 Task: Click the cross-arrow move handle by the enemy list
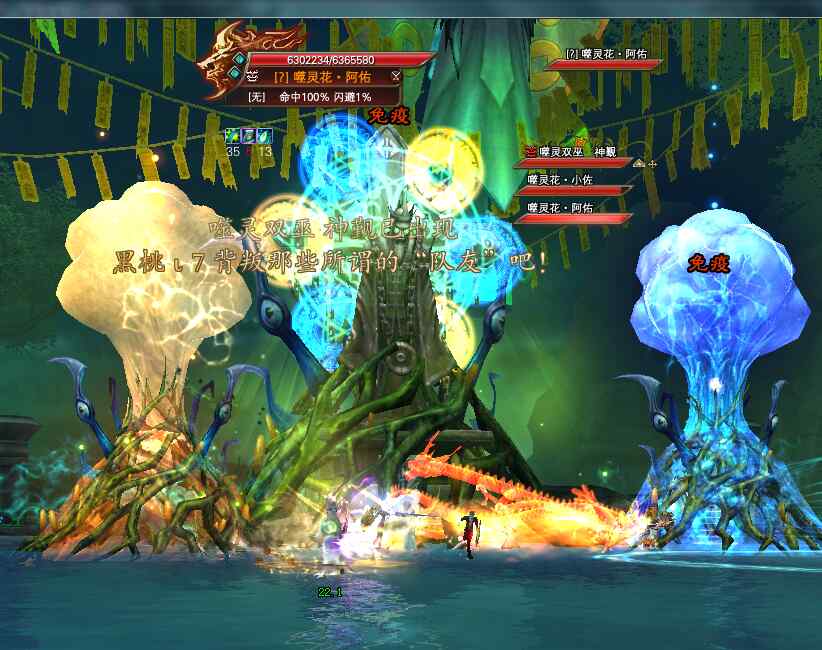tap(653, 162)
